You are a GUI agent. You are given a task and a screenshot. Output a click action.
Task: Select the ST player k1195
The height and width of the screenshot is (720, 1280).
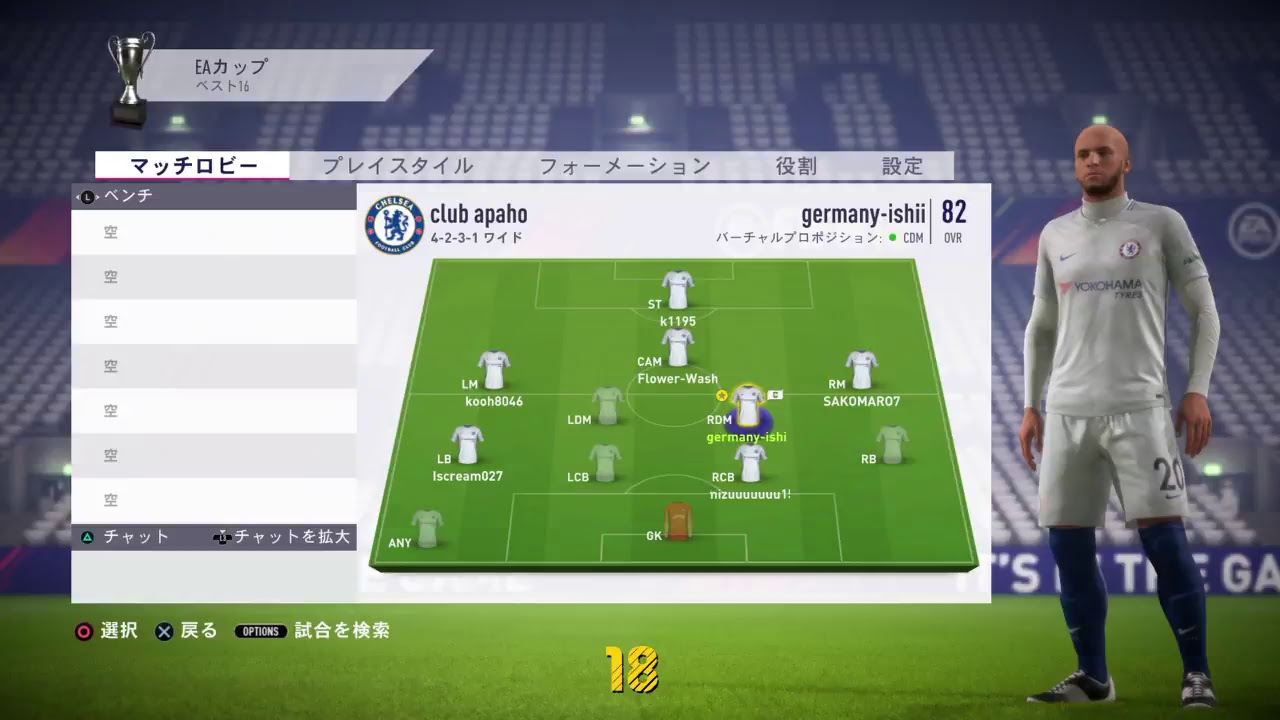(678, 290)
